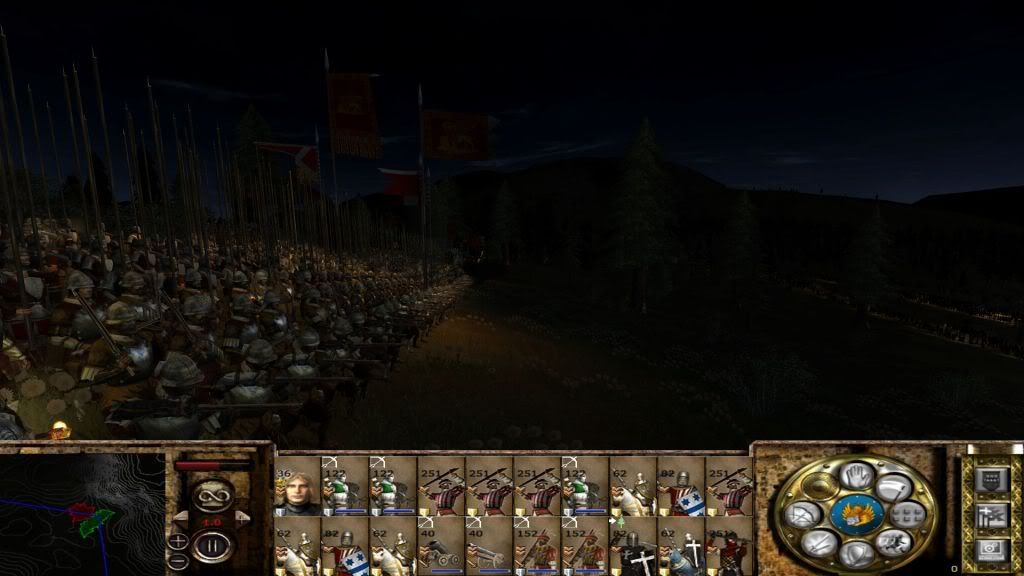The width and height of the screenshot is (1024, 576).
Task: Choose the black knight with white cross card
Action: pos(633,546)
